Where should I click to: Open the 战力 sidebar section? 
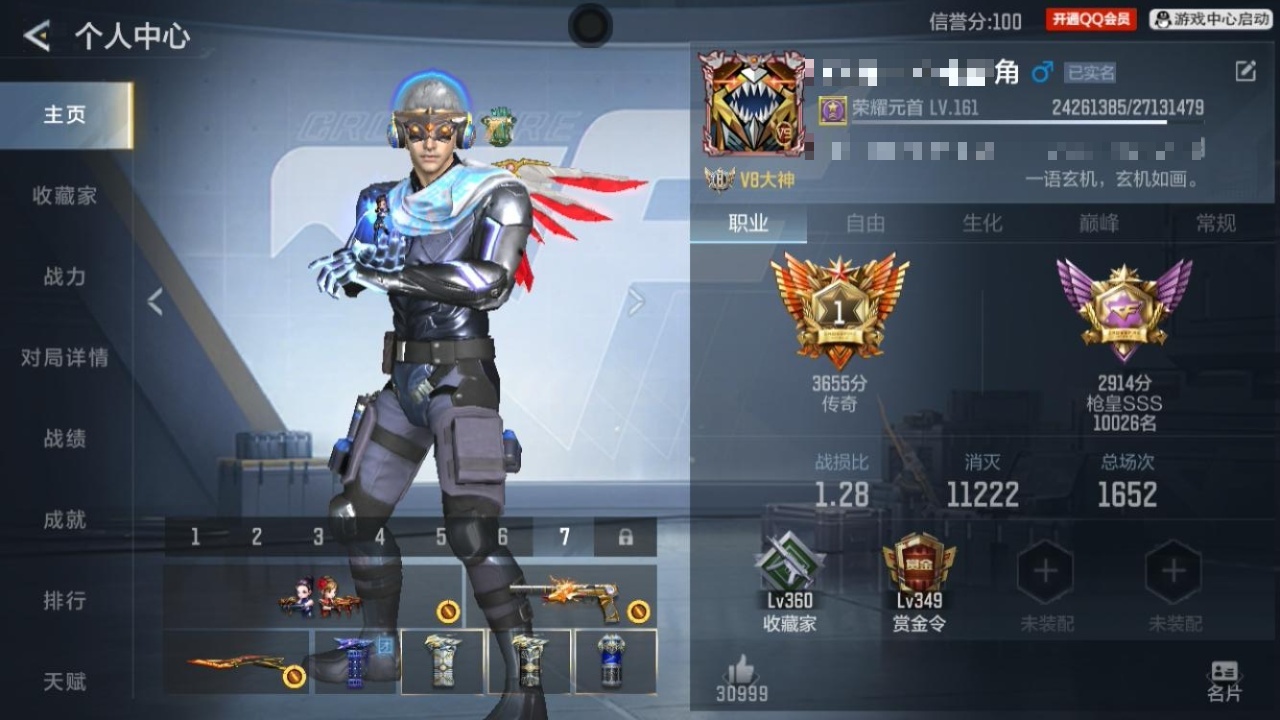[65, 277]
